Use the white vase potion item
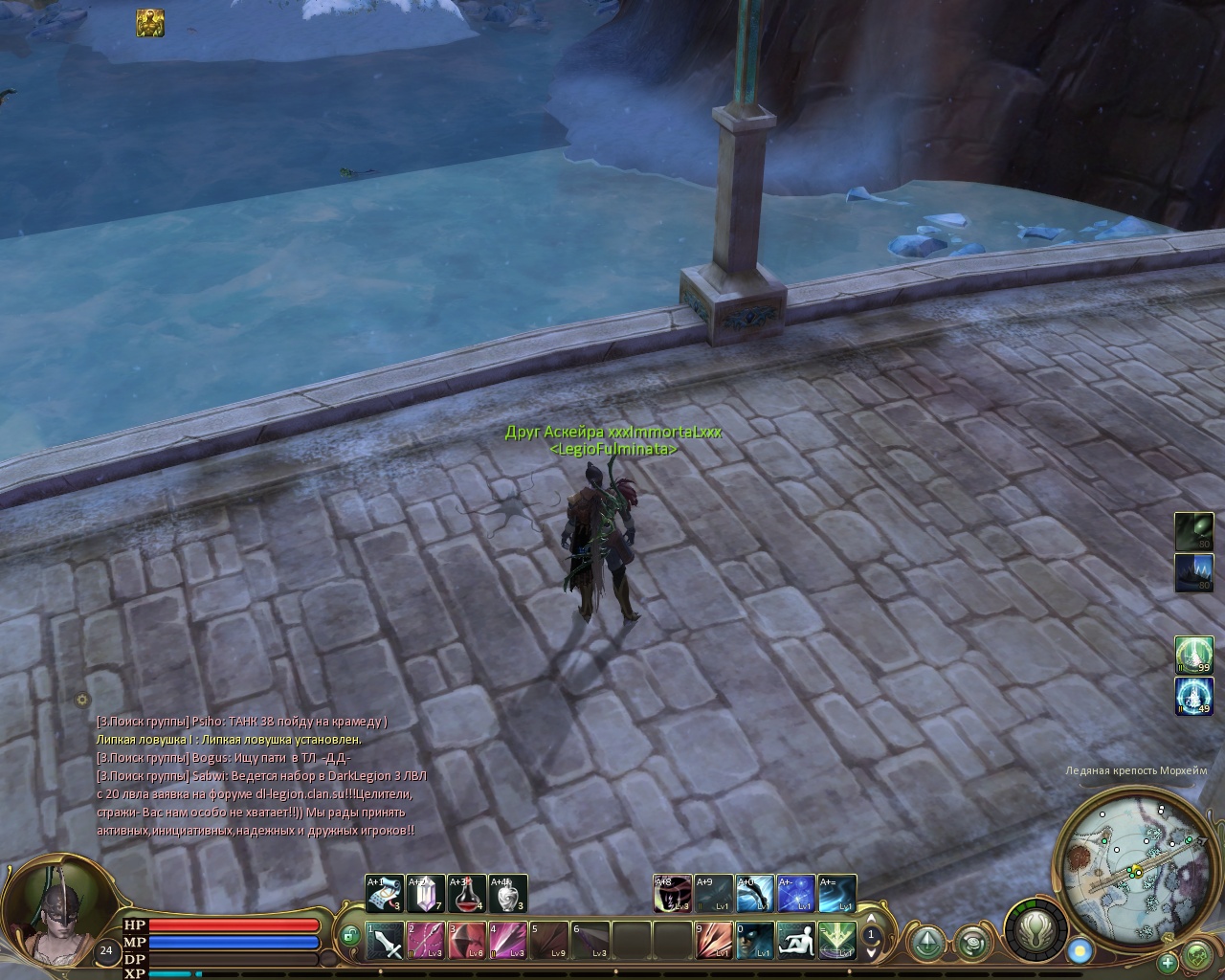 click(x=508, y=894)
